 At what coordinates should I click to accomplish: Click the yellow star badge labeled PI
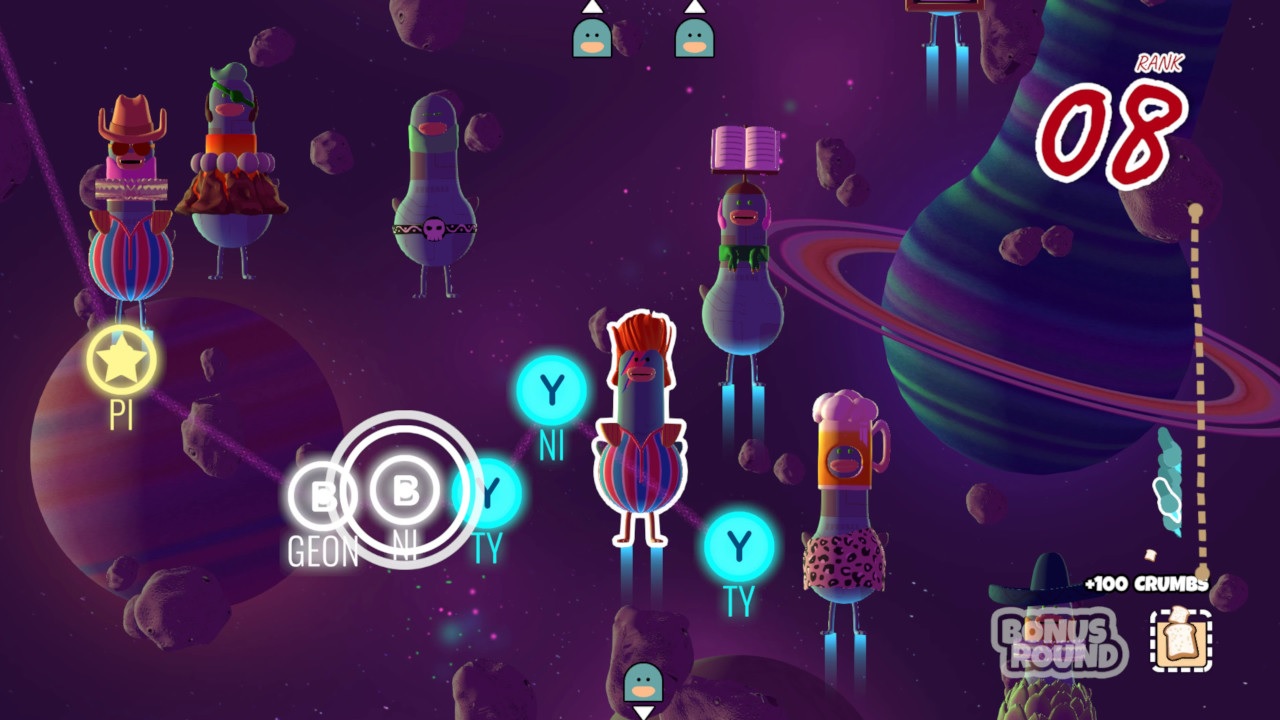(x=120, y=356)
